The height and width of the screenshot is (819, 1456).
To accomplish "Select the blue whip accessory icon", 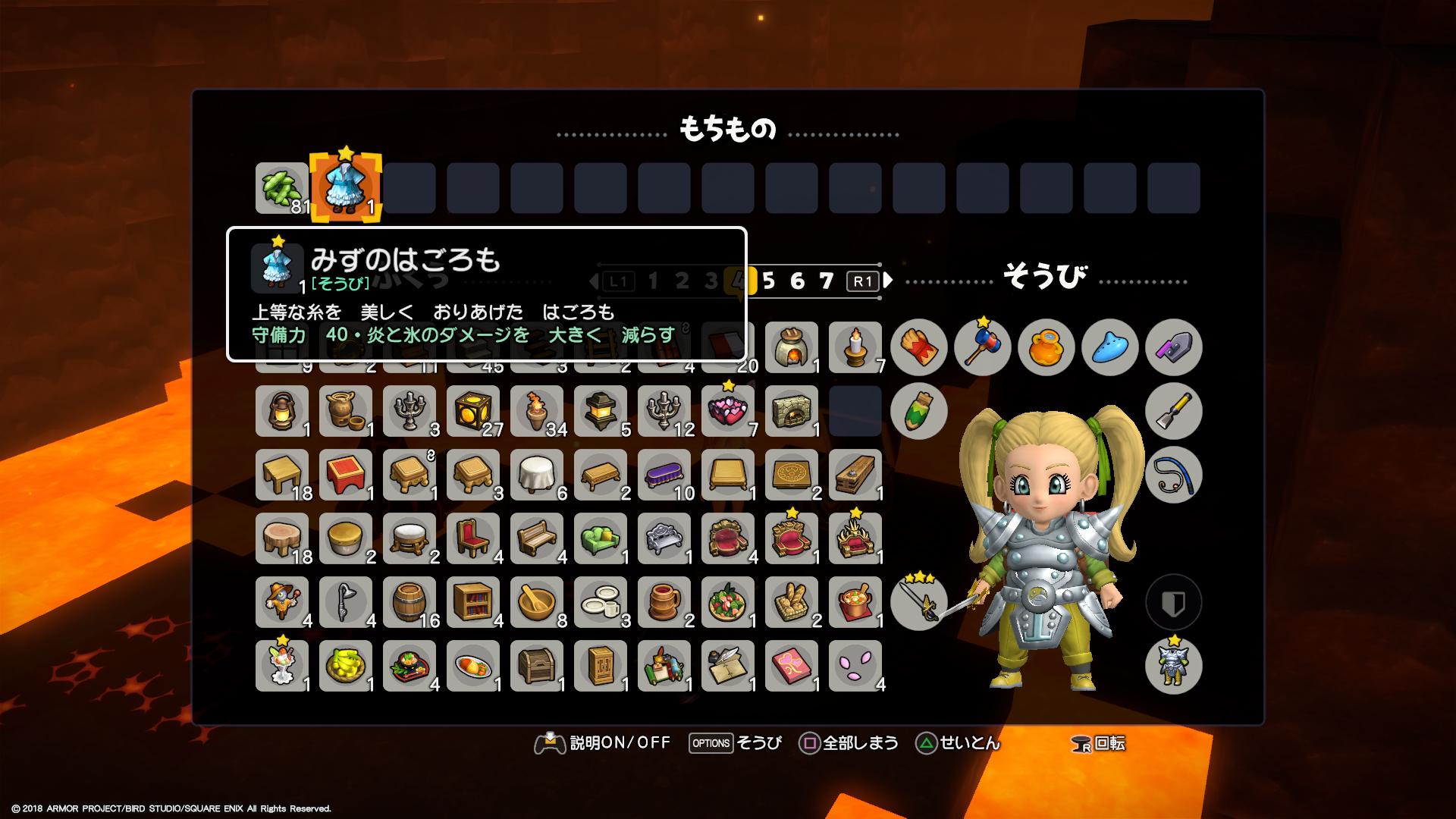I will pos(1173,474).
